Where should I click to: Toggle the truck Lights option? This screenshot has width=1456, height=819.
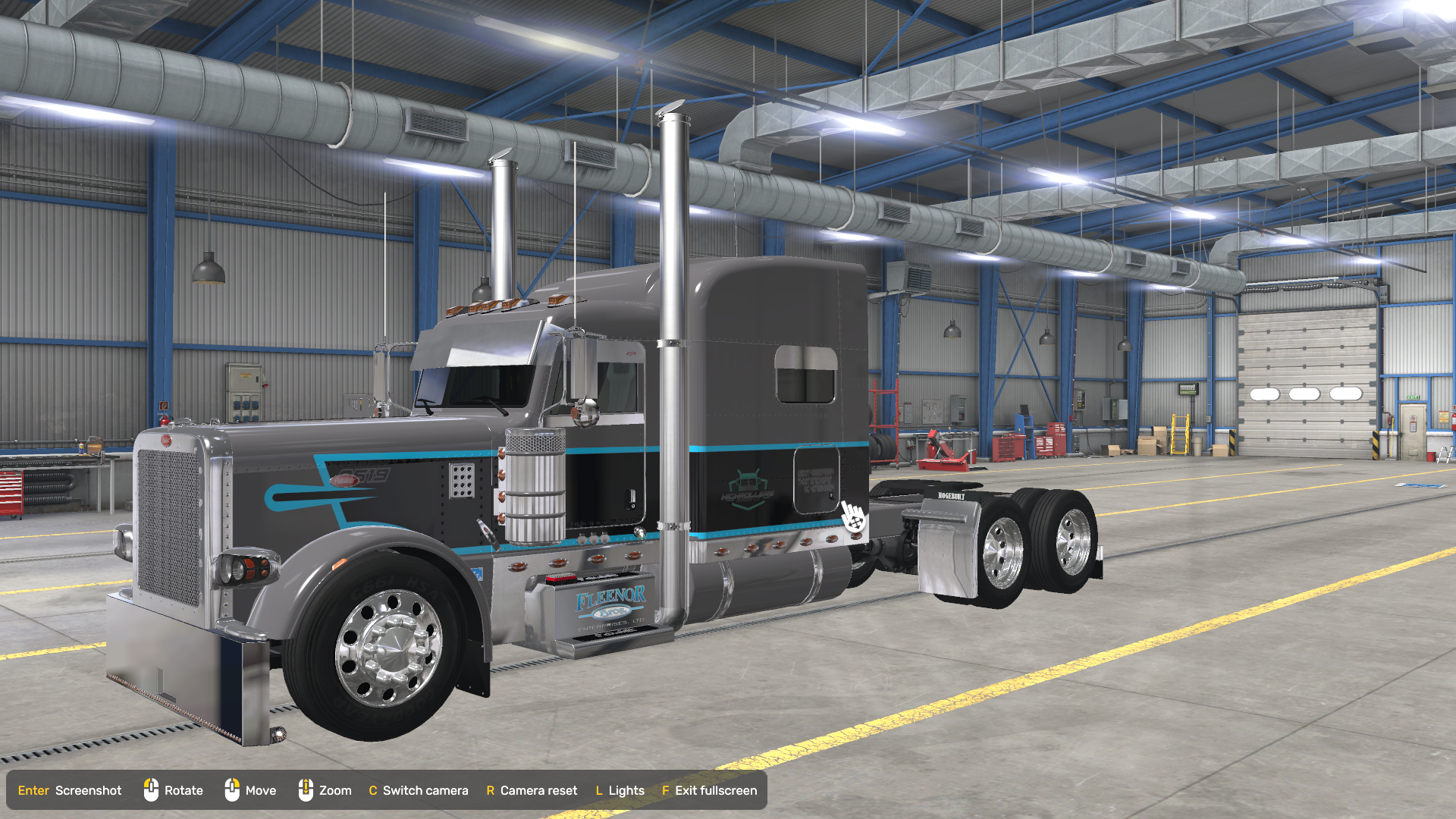point(620,790)
